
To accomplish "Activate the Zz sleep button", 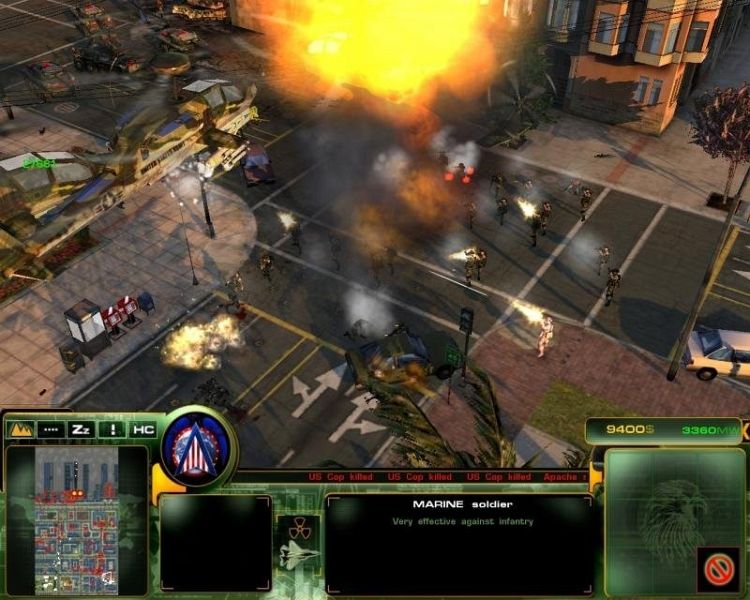I will [81, 428].
